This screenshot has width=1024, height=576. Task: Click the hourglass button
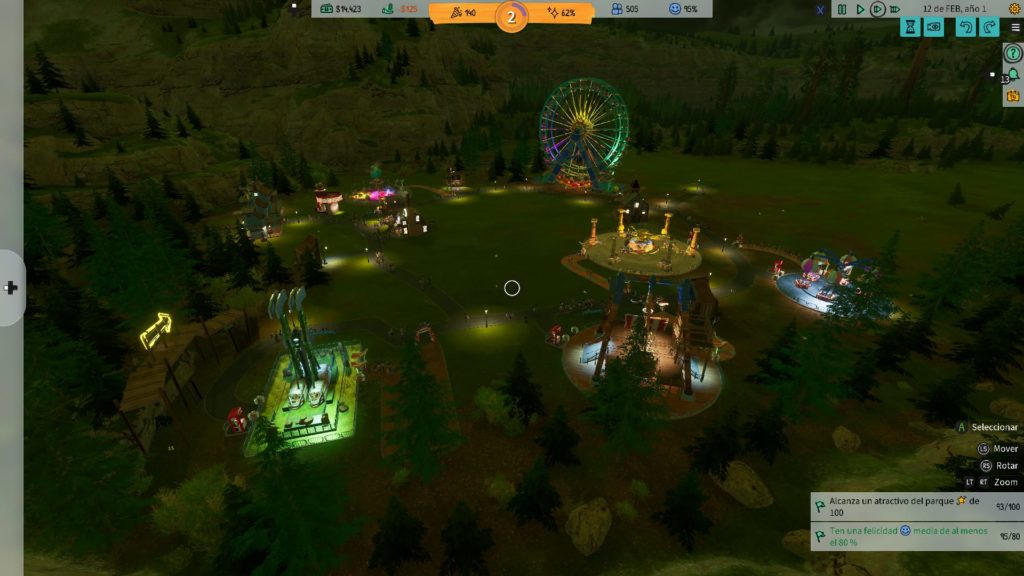[910, 27]
